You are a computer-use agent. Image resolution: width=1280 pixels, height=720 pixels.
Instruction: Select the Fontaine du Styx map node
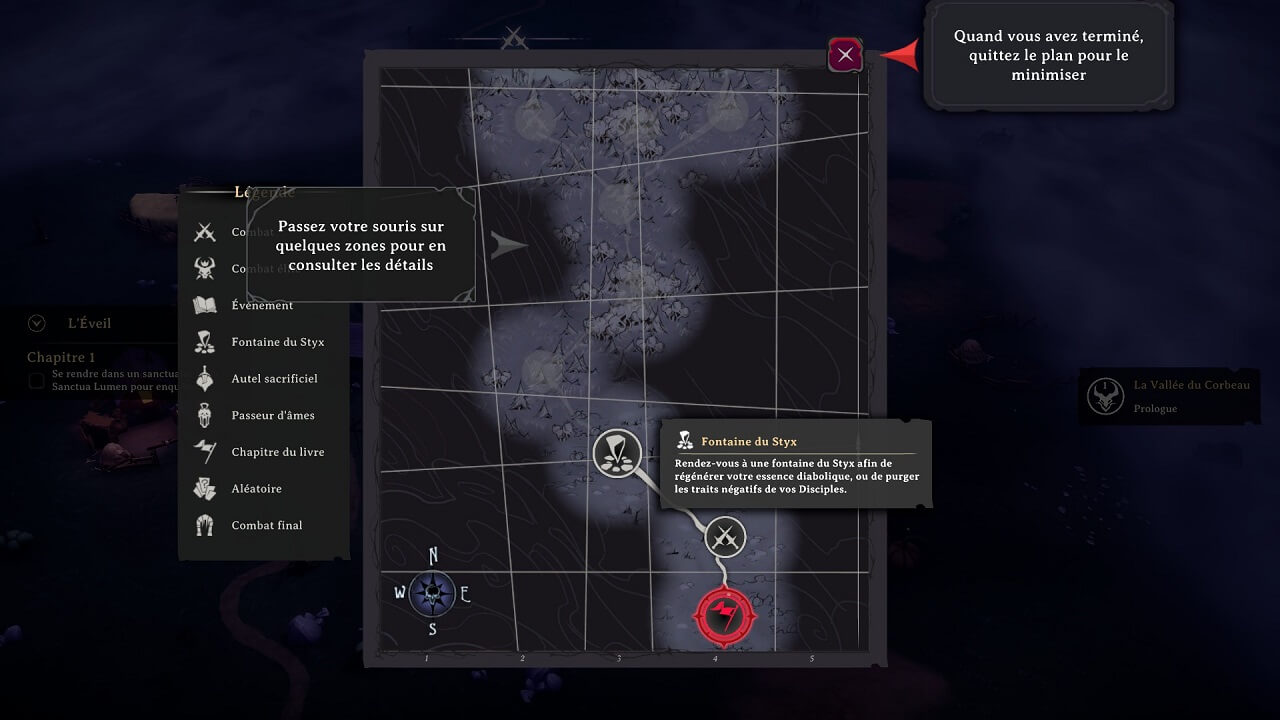click(x=617, y=453)
